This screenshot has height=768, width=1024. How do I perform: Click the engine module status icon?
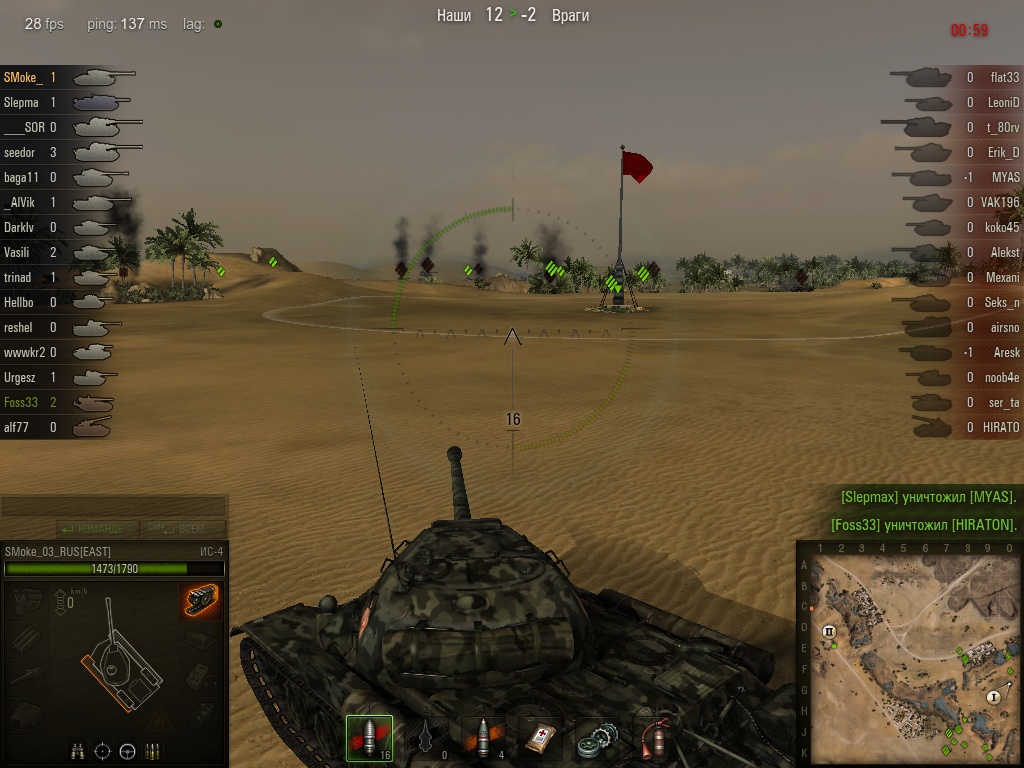[28, 601]
